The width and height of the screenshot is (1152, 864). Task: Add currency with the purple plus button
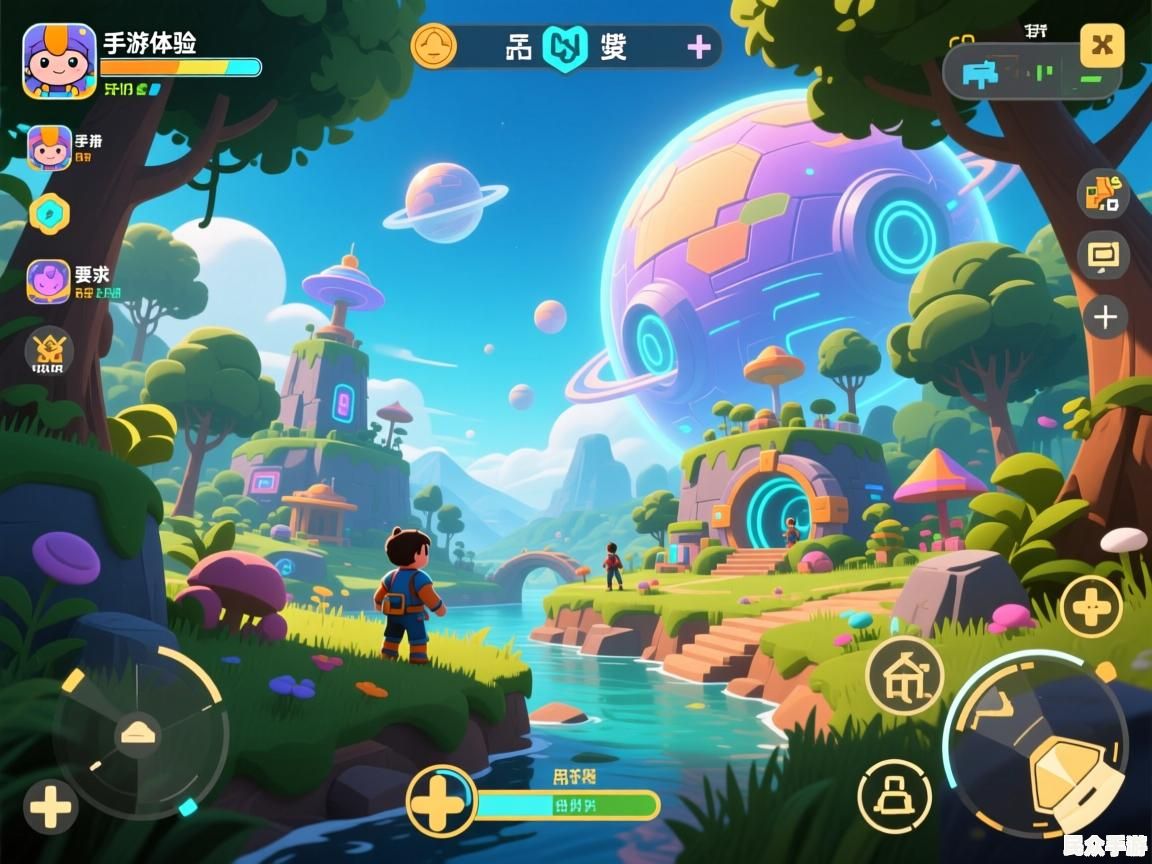click(x=699, y=47)
